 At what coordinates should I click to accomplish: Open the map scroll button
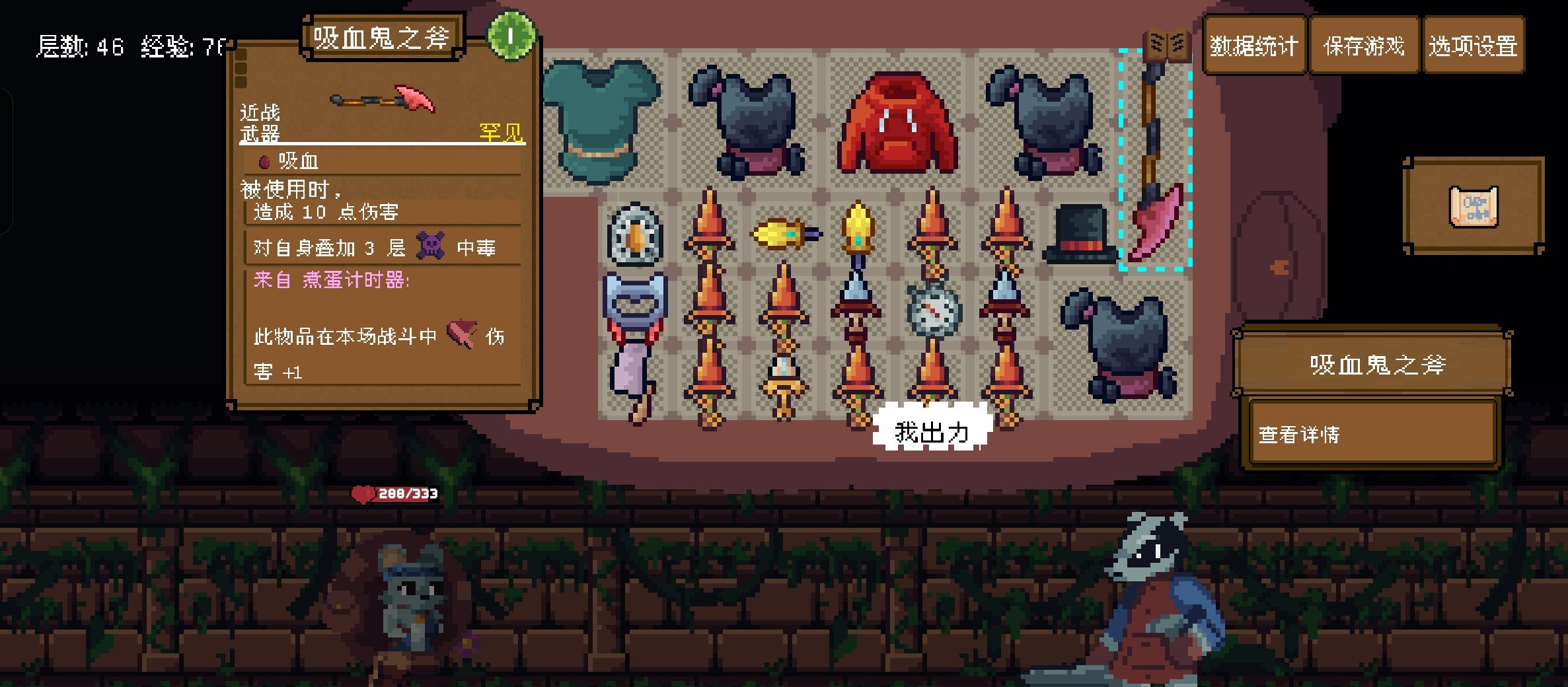coord(1473,207)
